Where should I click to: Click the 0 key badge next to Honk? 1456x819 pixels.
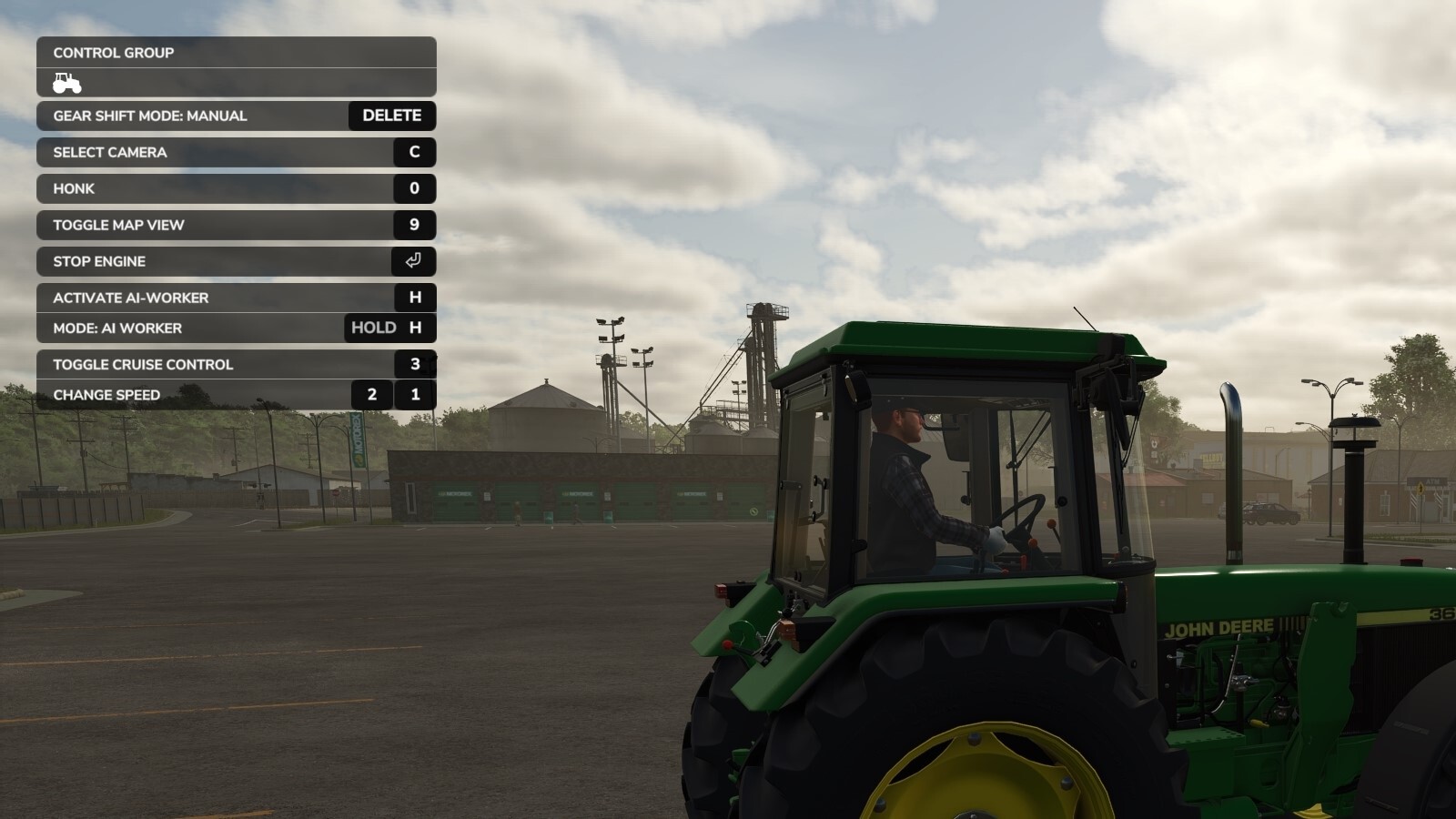416,188
